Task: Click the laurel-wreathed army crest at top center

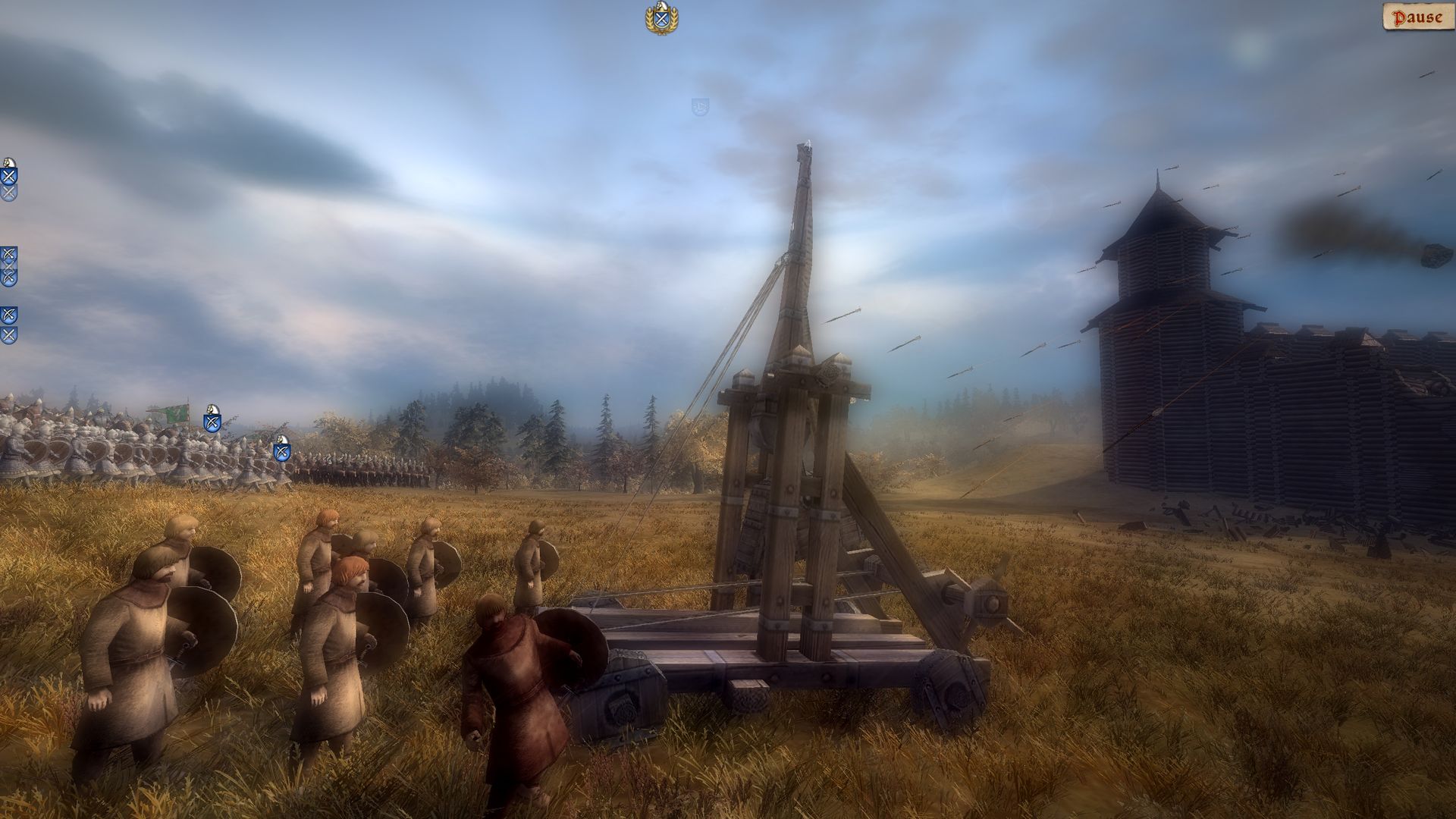Action: click(x=661, y=18)
